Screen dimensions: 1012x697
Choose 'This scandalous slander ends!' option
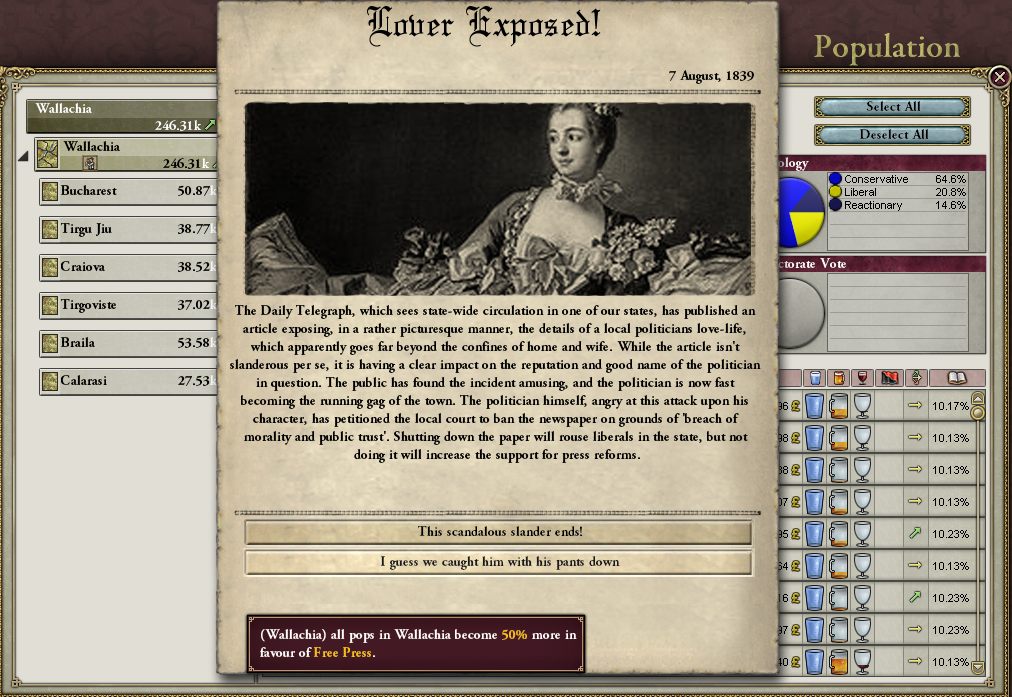[498, 532]
